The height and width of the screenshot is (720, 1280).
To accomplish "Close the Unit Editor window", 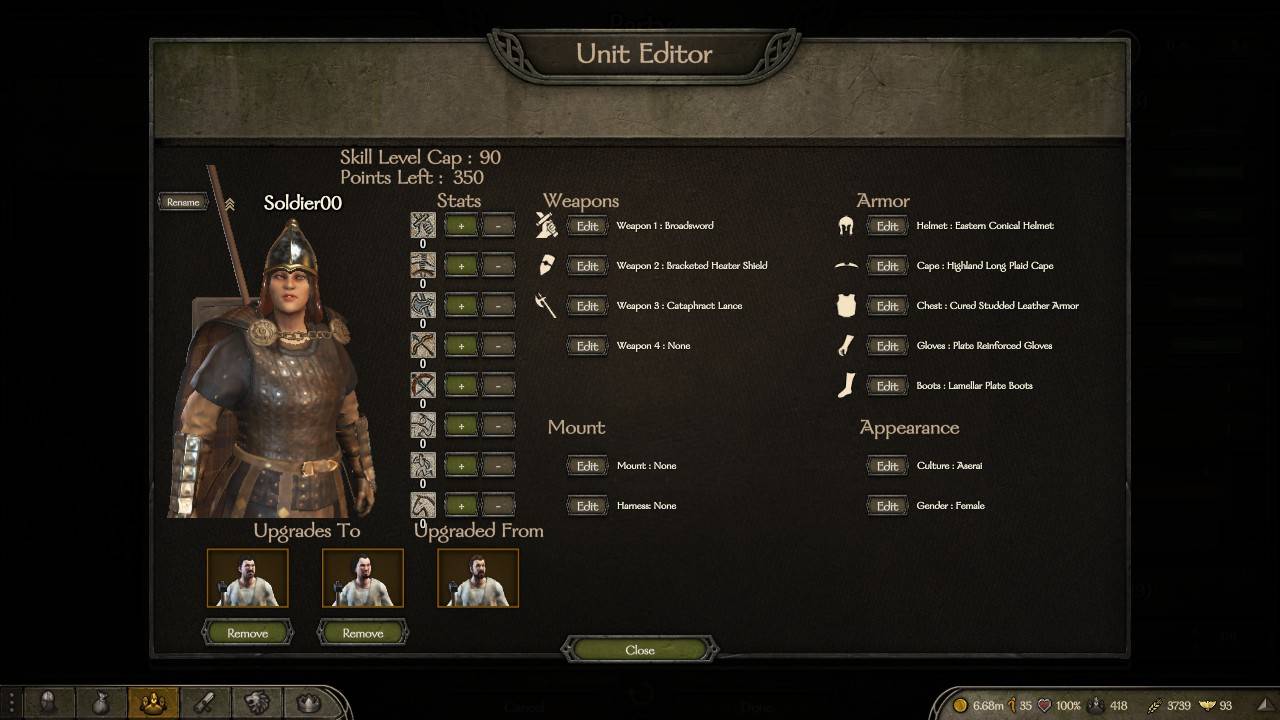I will pyautogui.click(x=639, y=650).
